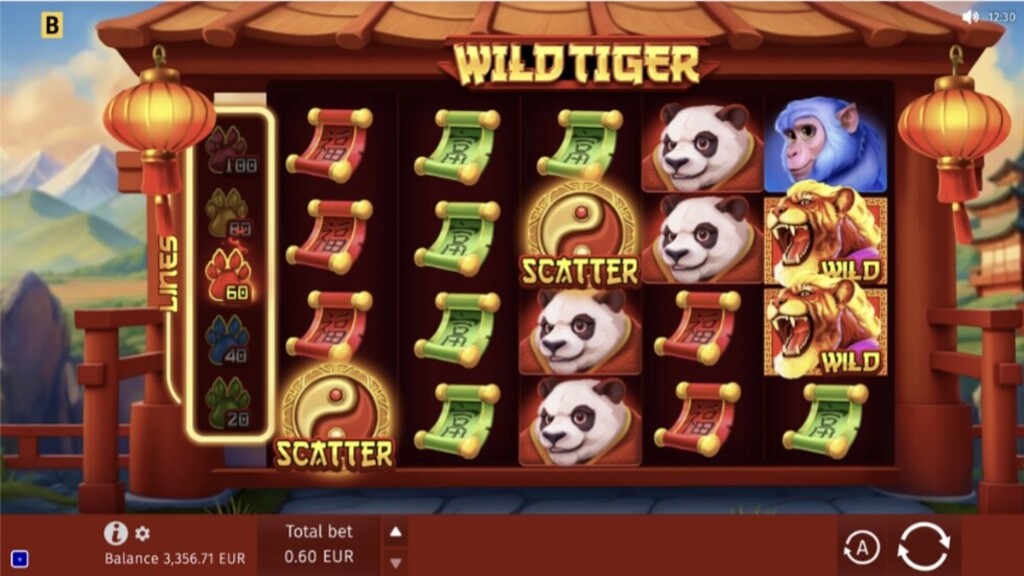Enable autoplay with the circled A button
Viewport: 1024px width, 576px height.
(861, 547)
